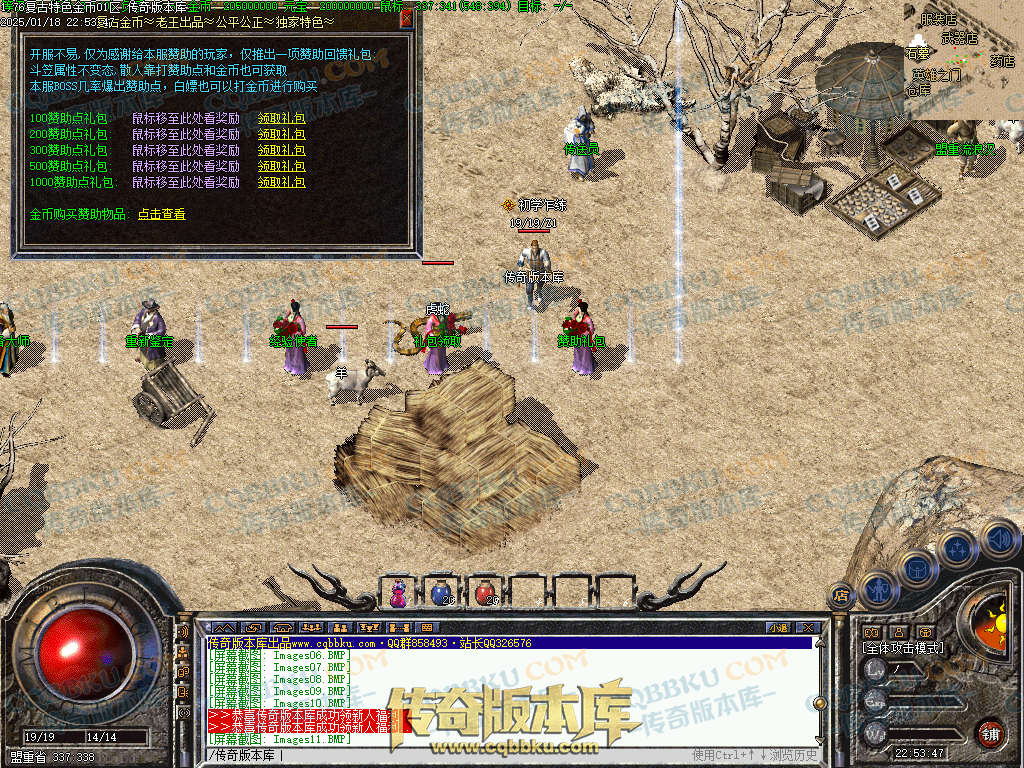
Task: Claim the 1000 sponsor point gift pack
Action: tap(281, 183)
